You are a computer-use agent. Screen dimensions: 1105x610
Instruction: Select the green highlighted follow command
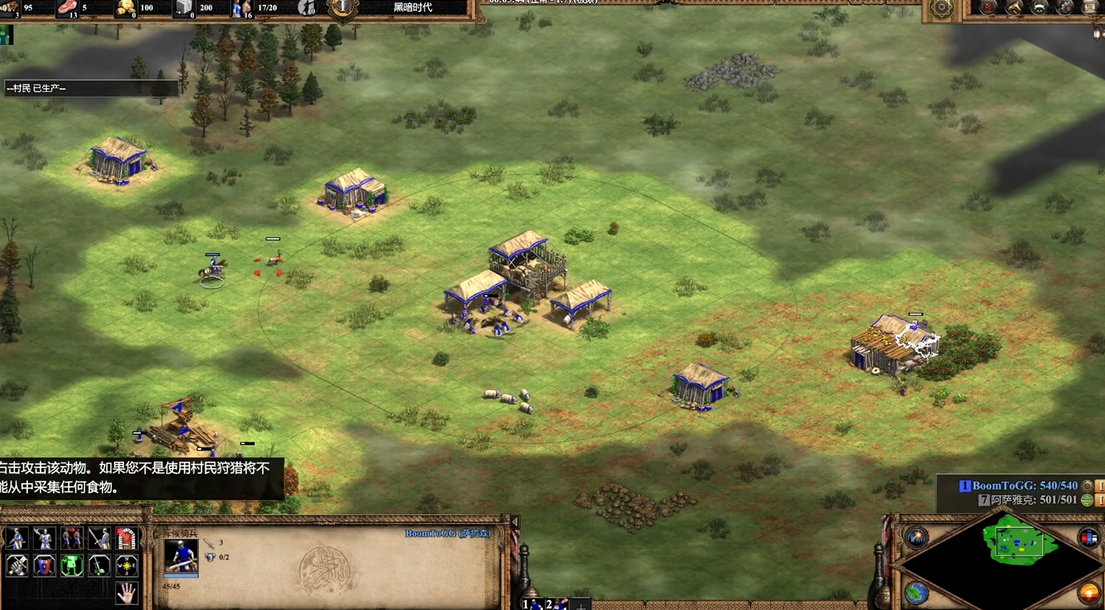tap(72, 565)
